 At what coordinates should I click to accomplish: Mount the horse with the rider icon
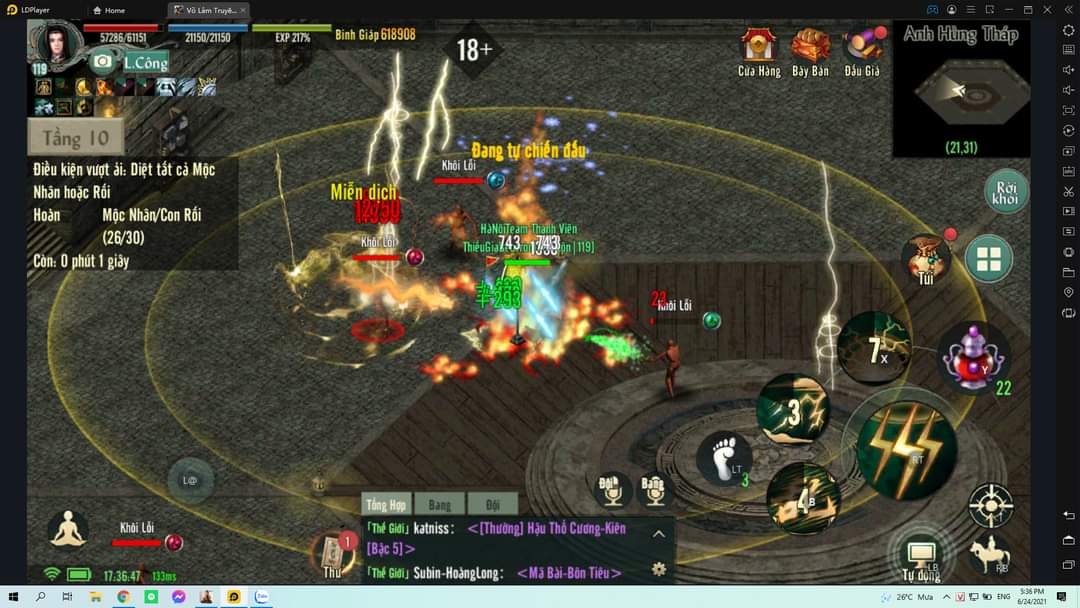click(x=989, y=555)
